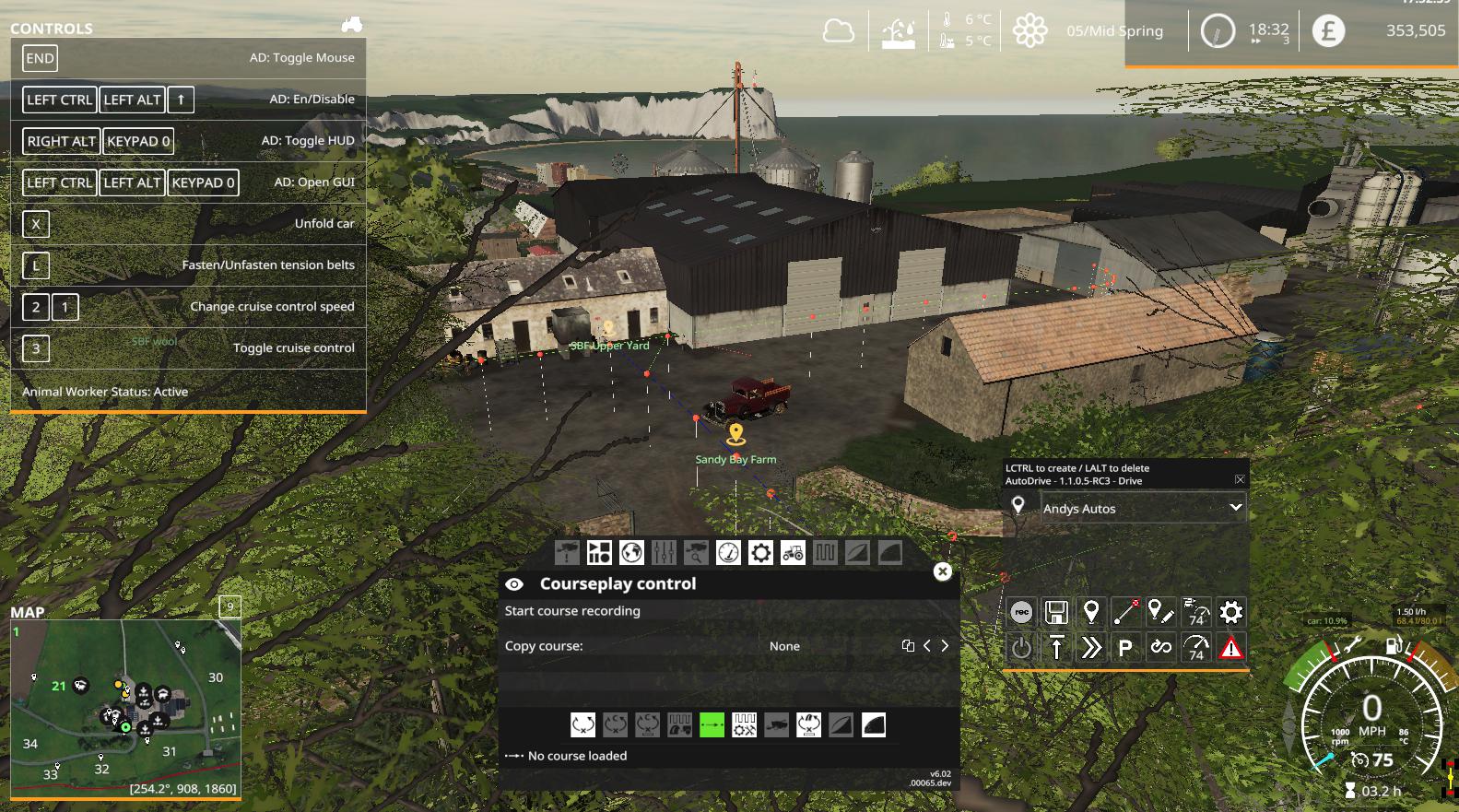This screenshot has width=1459, height=812.
Task: Click the AutoDrive warning triangle icon
Action: click(x=1230, y=648)
